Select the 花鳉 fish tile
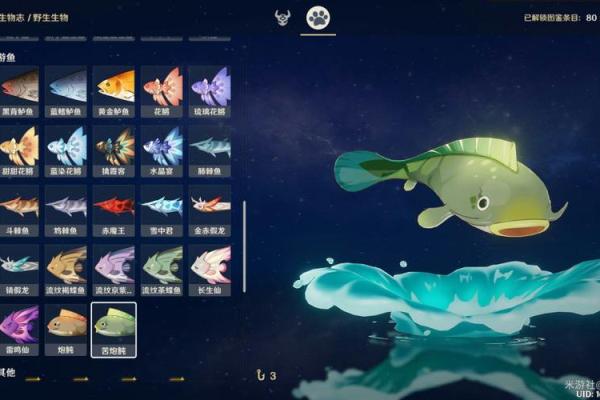The width and height of the screenshot is (600, 400). click(x=162, y=87)
